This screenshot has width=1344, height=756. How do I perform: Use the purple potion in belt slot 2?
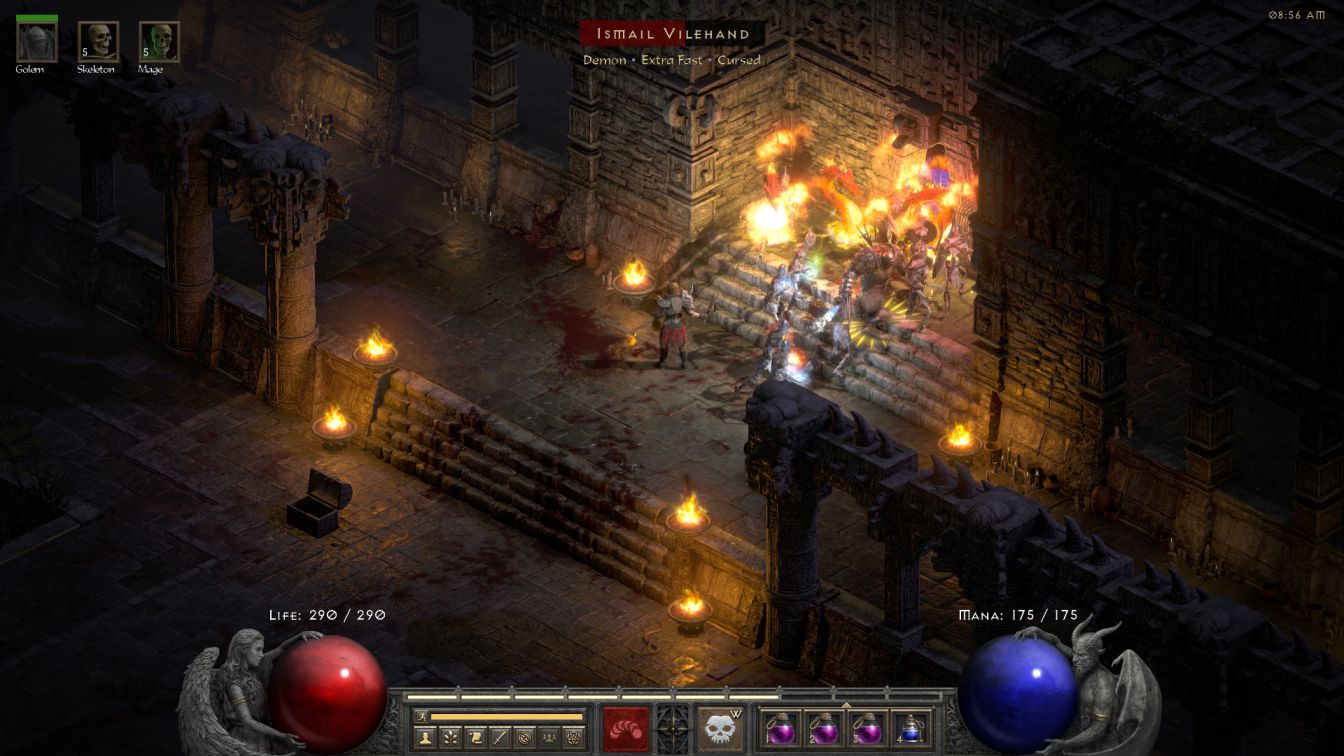click(823, 729)
